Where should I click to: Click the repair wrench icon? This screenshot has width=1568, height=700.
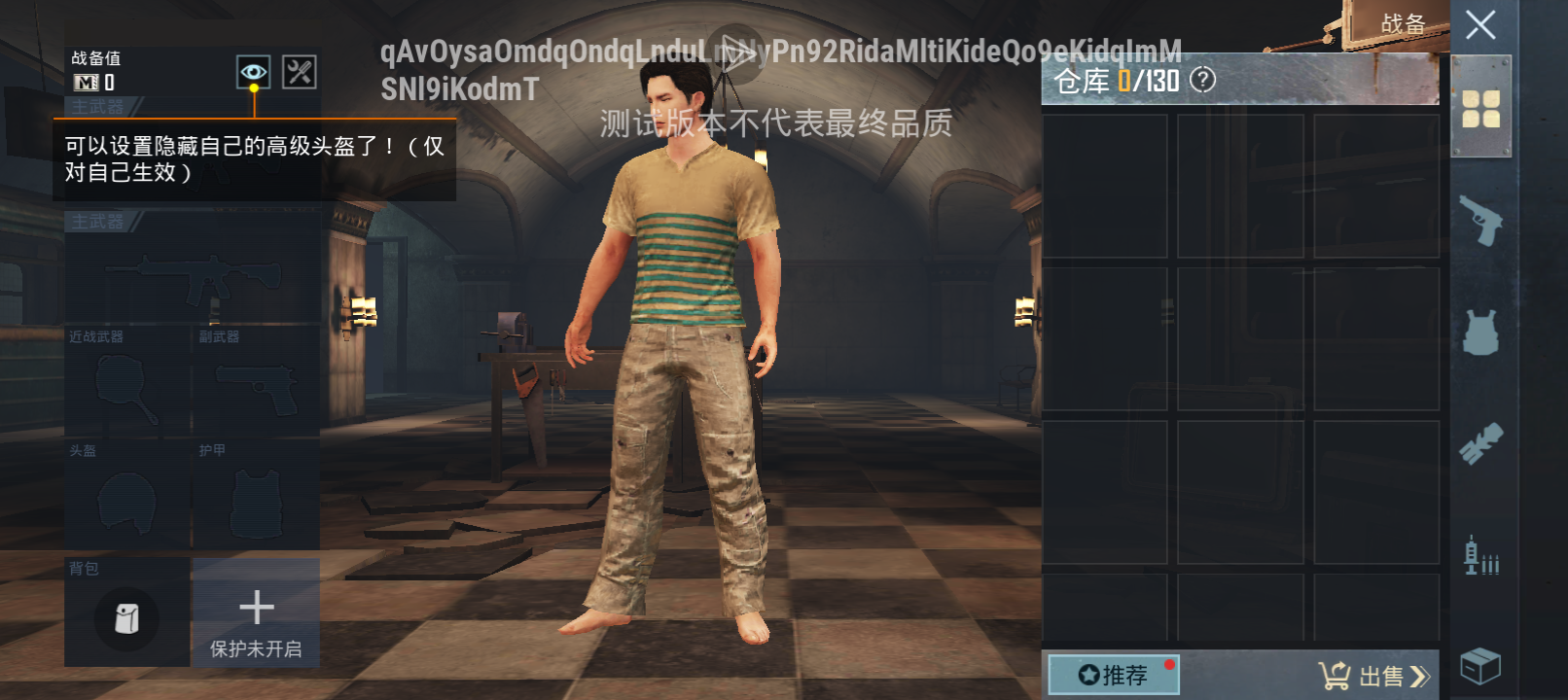click(x=300, y=70)
